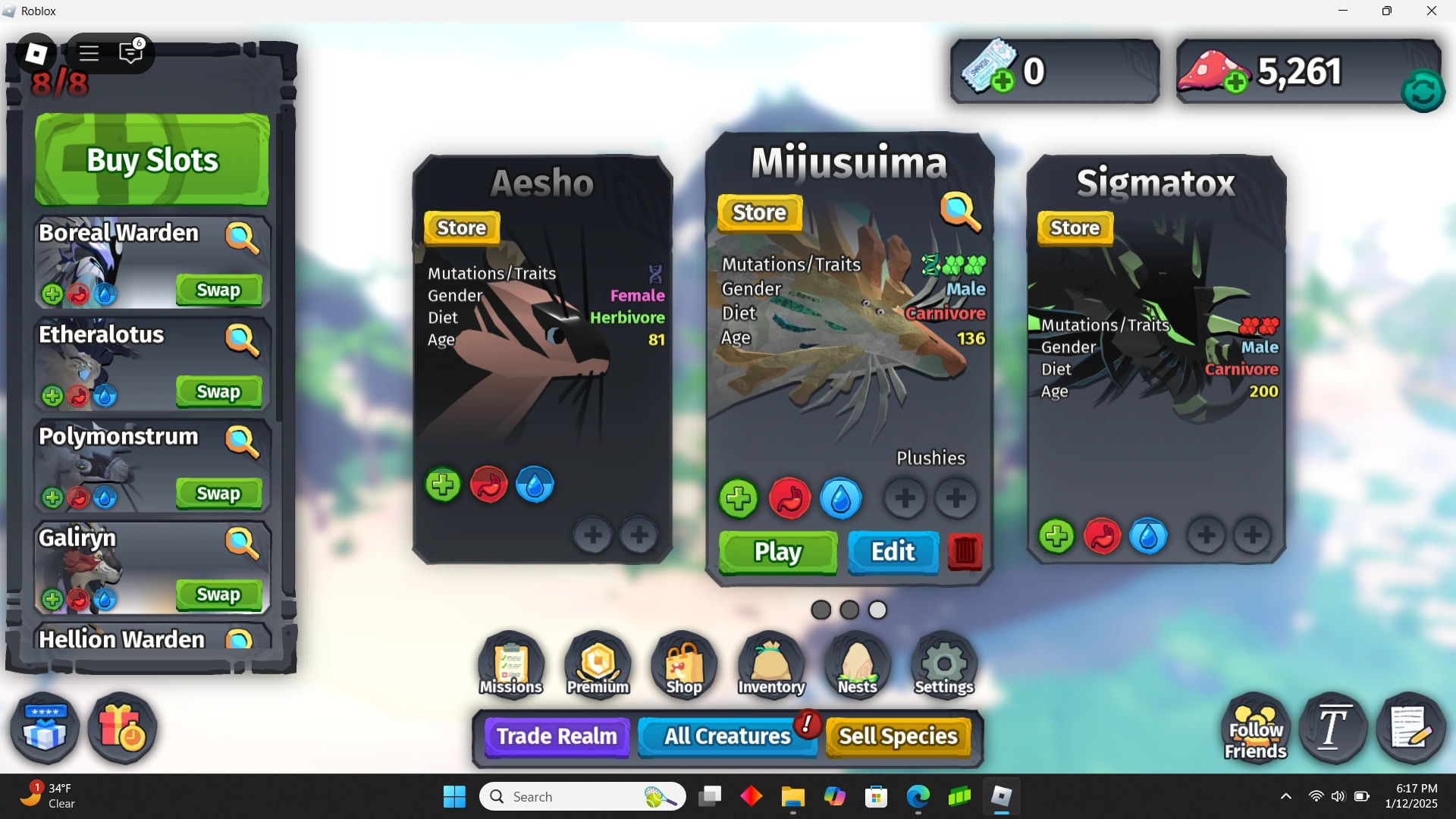Select the third carousel dot

point(877,609)
